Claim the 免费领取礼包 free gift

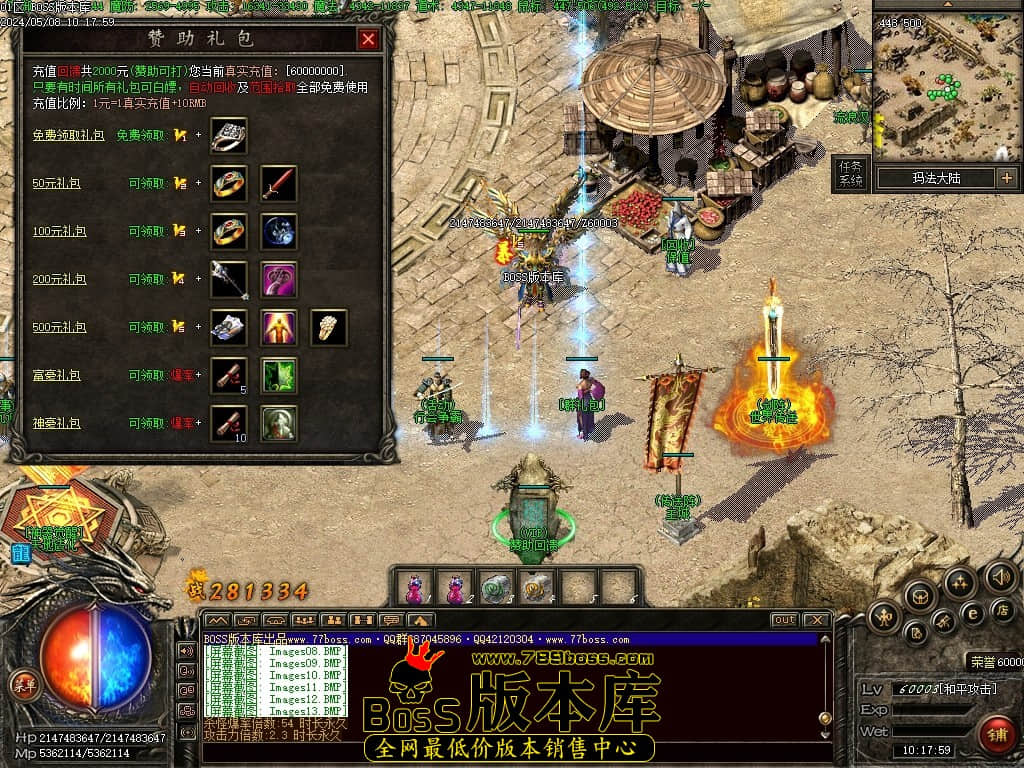click(142, 135)
